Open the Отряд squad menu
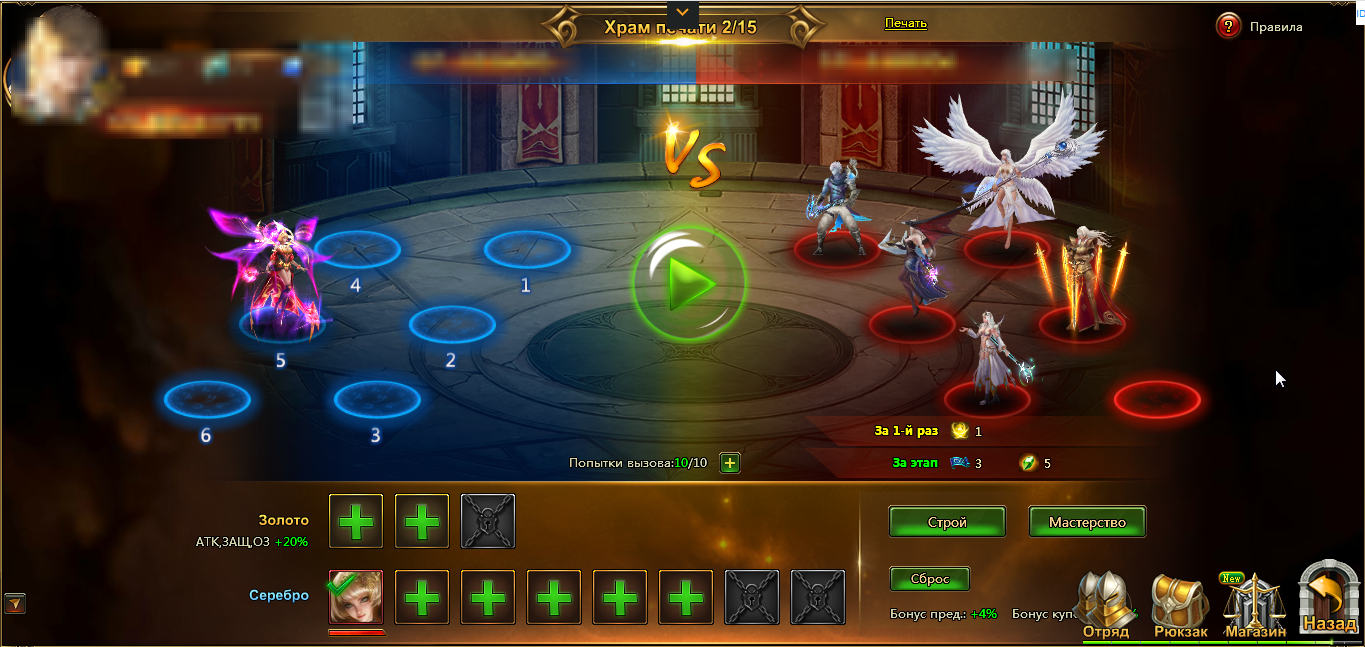This screenshot has height=647, width=1365. (x=1105, y=606)
